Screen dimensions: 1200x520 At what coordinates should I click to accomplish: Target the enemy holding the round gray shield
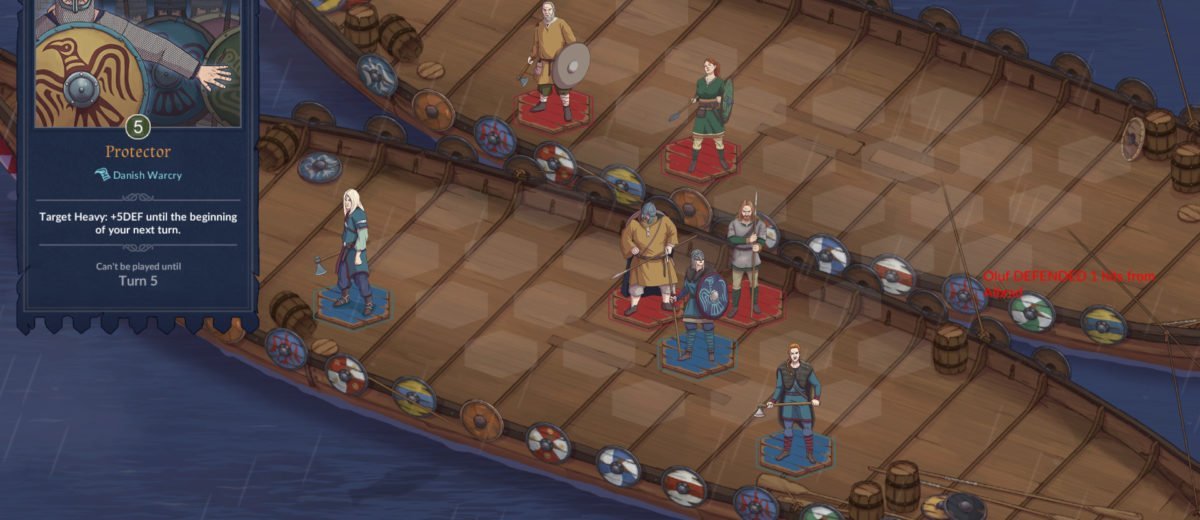pos(552,60)
